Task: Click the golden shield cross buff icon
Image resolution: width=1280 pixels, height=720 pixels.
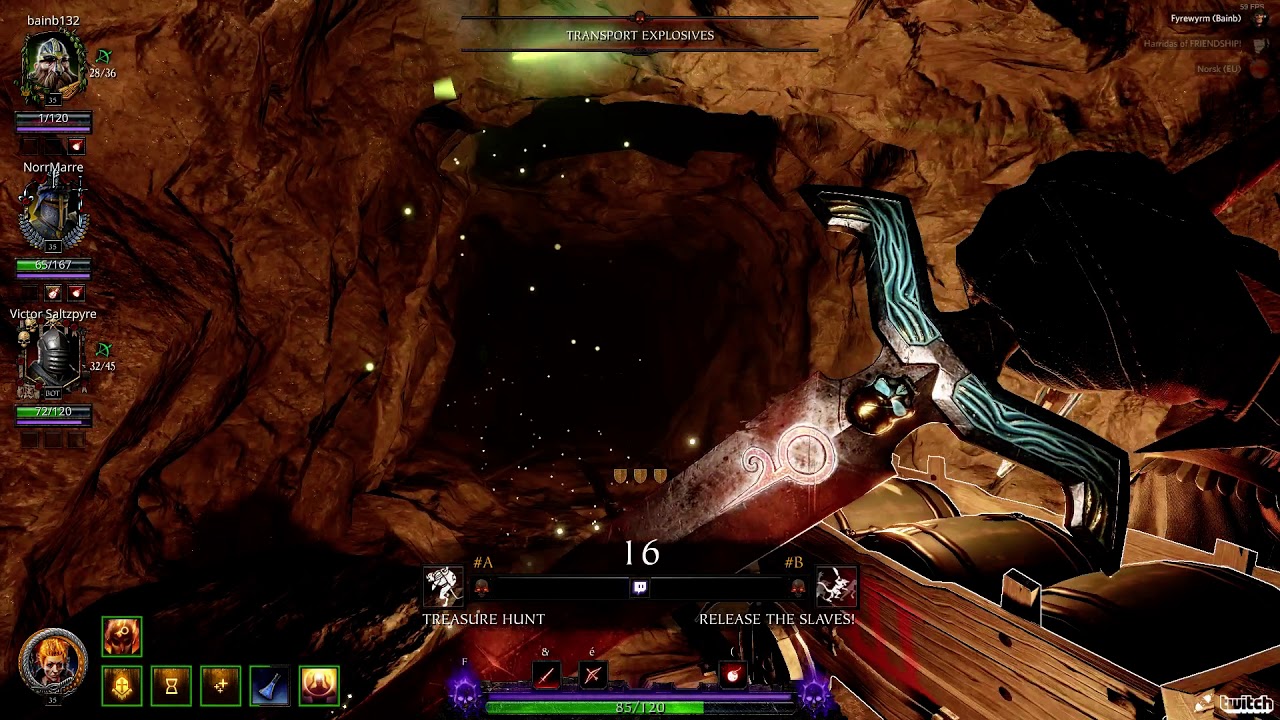Action: 122,686
